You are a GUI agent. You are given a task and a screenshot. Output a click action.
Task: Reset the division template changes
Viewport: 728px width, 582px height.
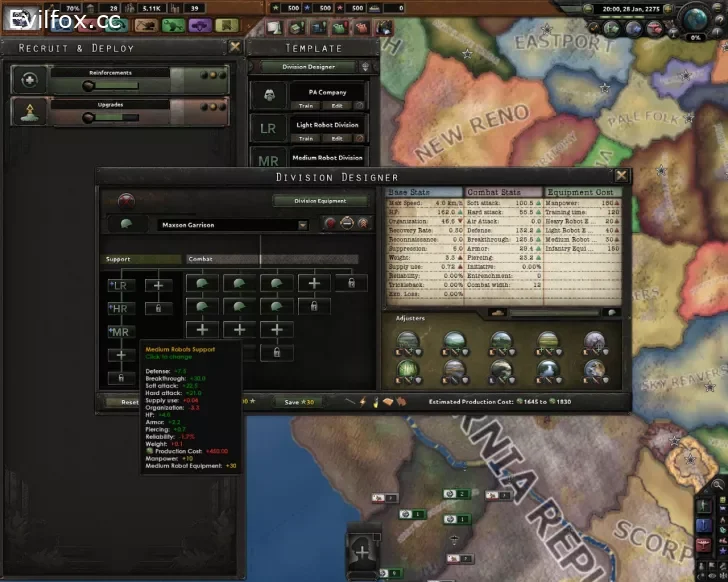click(x=129, y=402)
